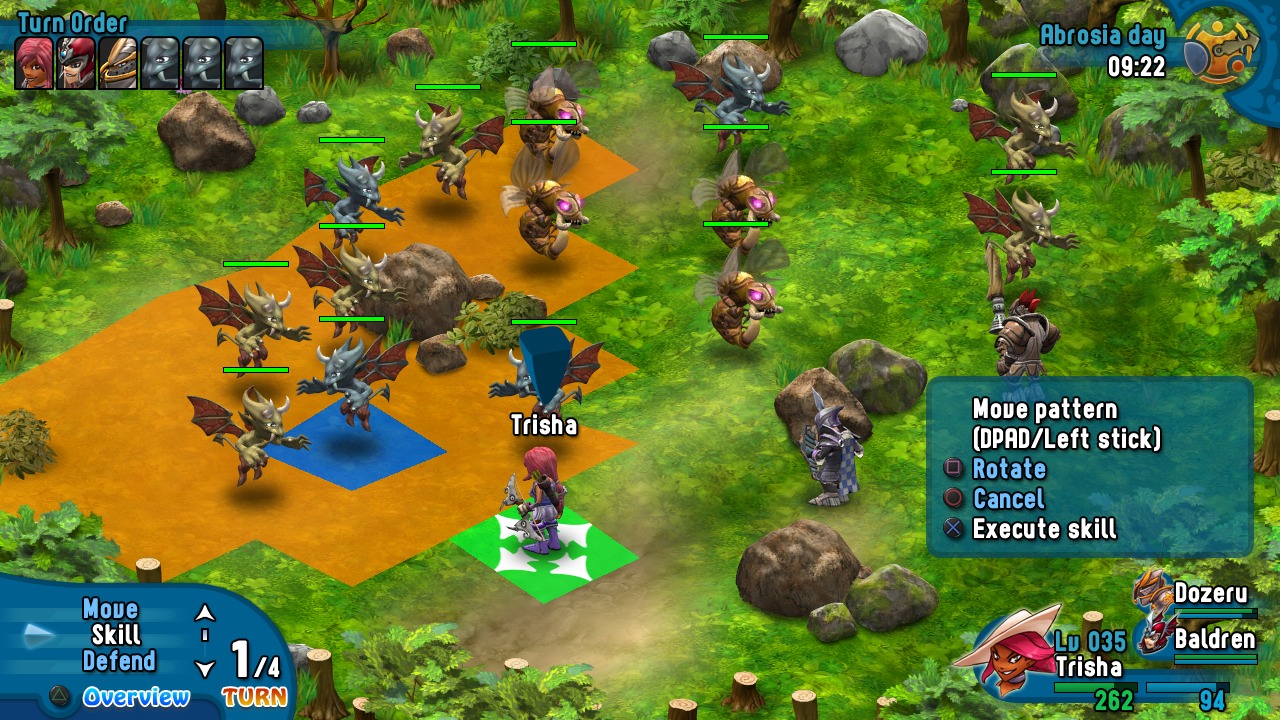The width and height of the screenshot is (1280, 720).
Task: Select Baldren in the party list
Action: pos(1214,639)
